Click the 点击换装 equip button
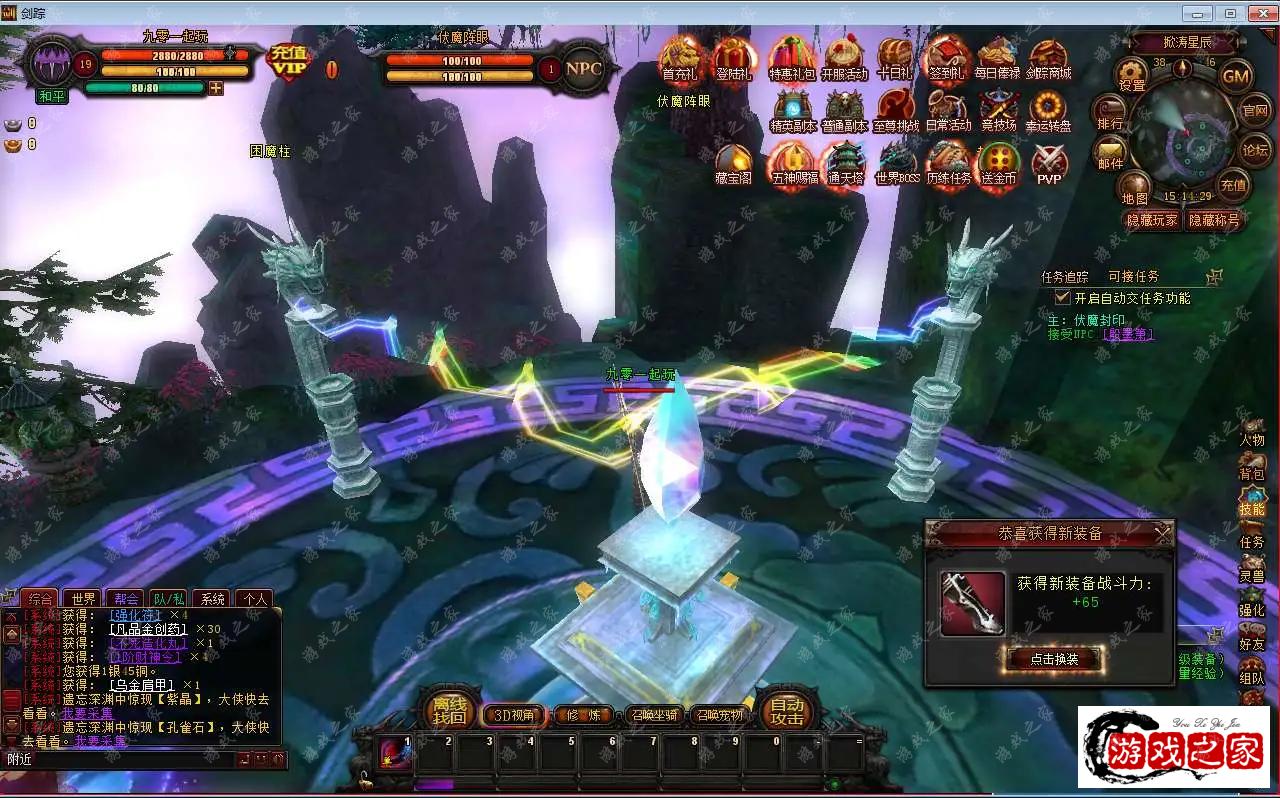Screen dimensions: 1280x798 point(1053,659)
